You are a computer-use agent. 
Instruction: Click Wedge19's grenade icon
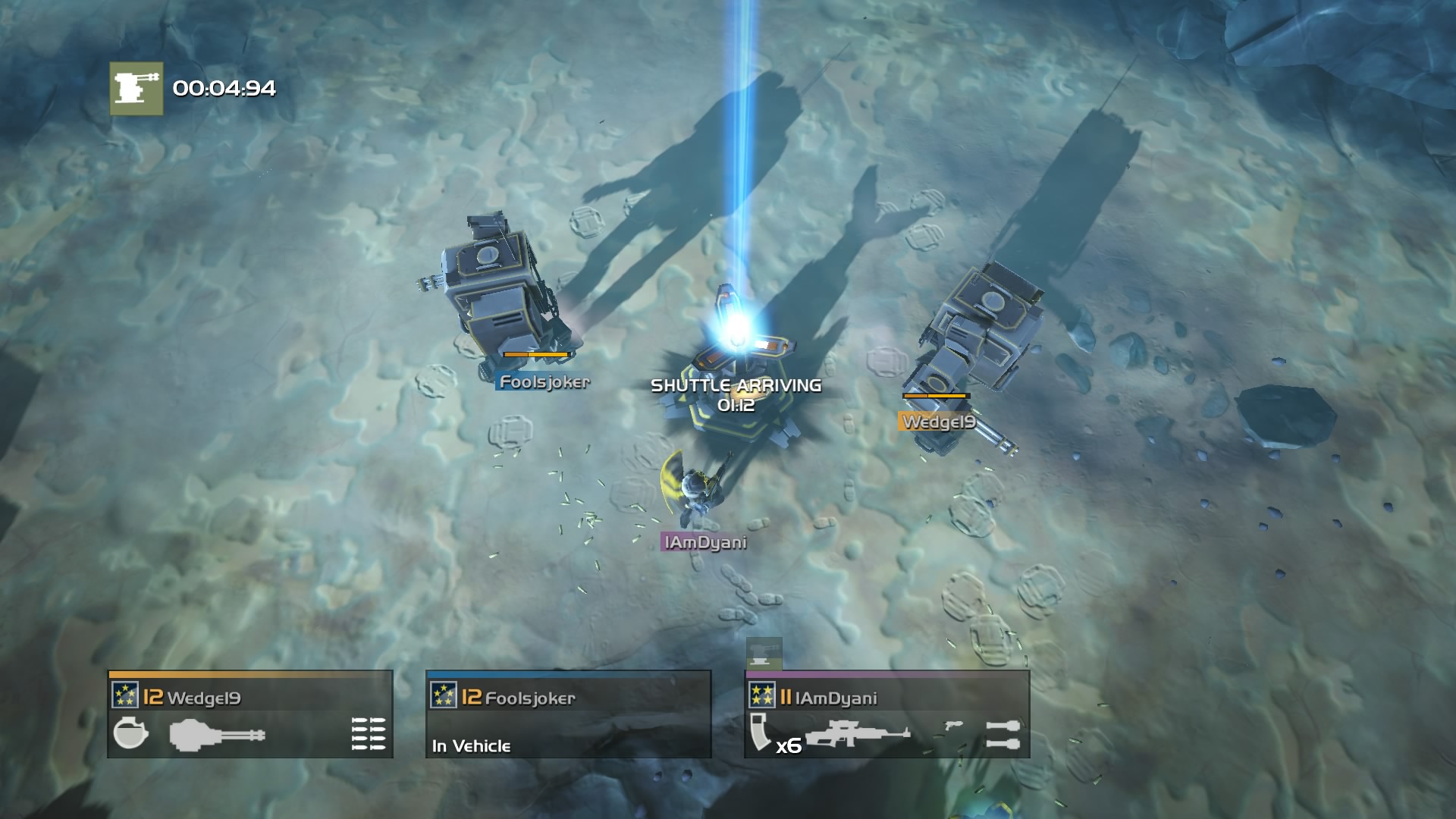[x=130, y=734]
